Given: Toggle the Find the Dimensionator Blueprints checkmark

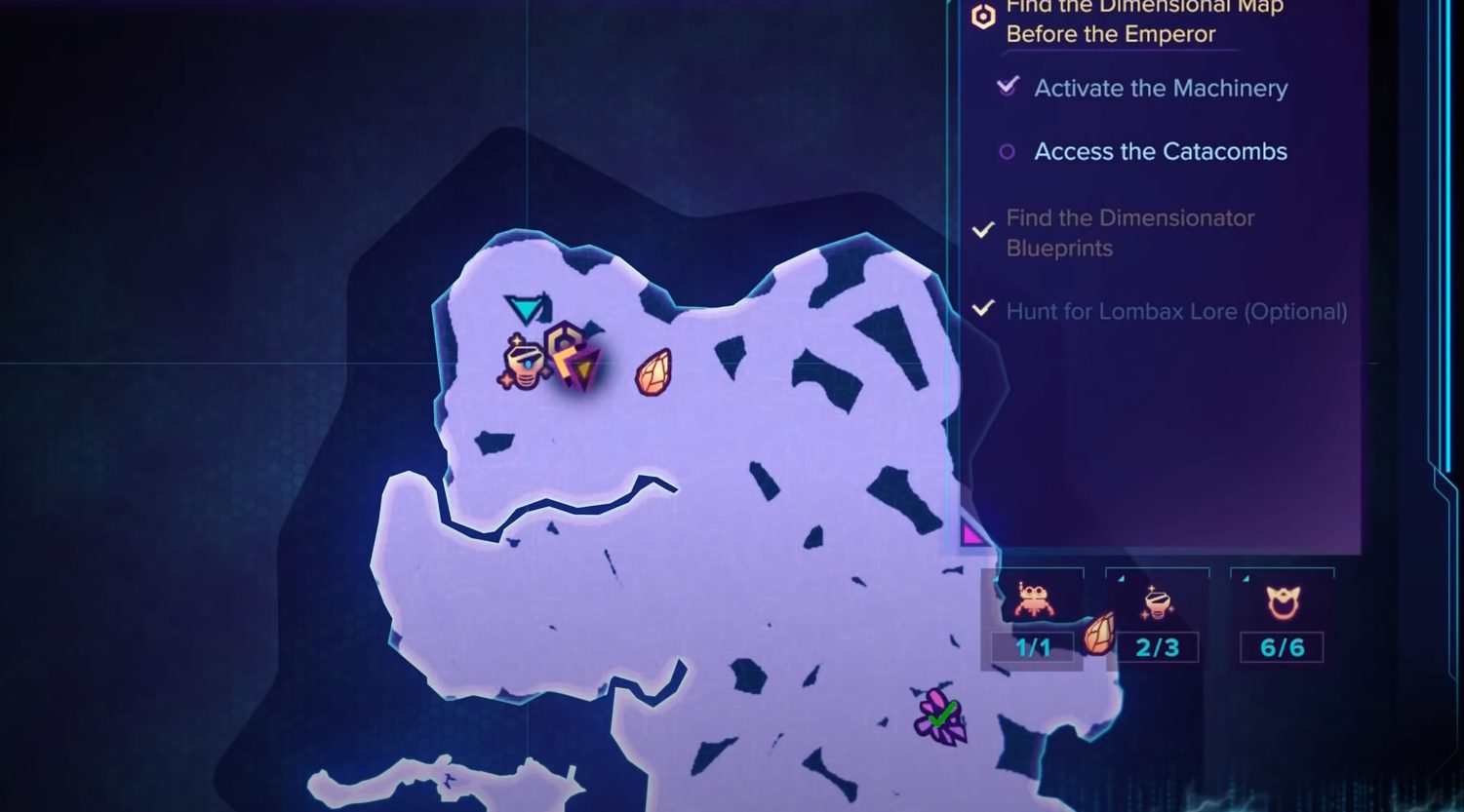Looking at the screenshot, I should coord(982,229).
